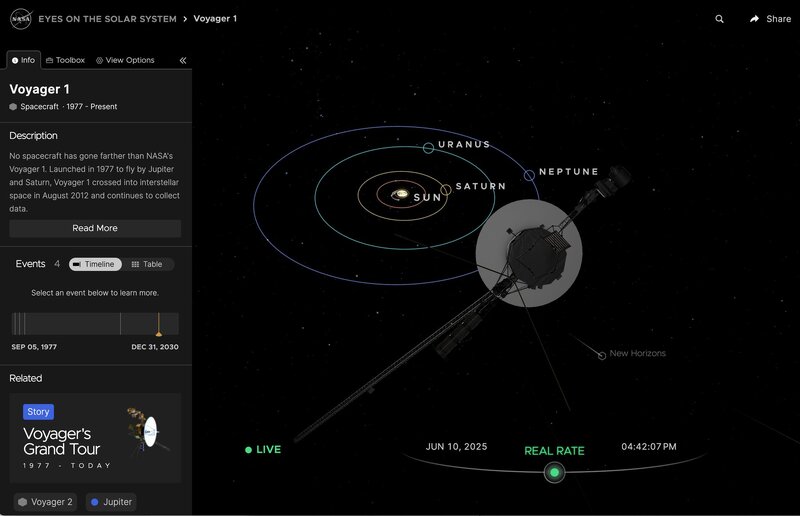Viewport: 800px width, 516px height.
Task: Select the orange event marker on timeline
Action: (158, 331)
